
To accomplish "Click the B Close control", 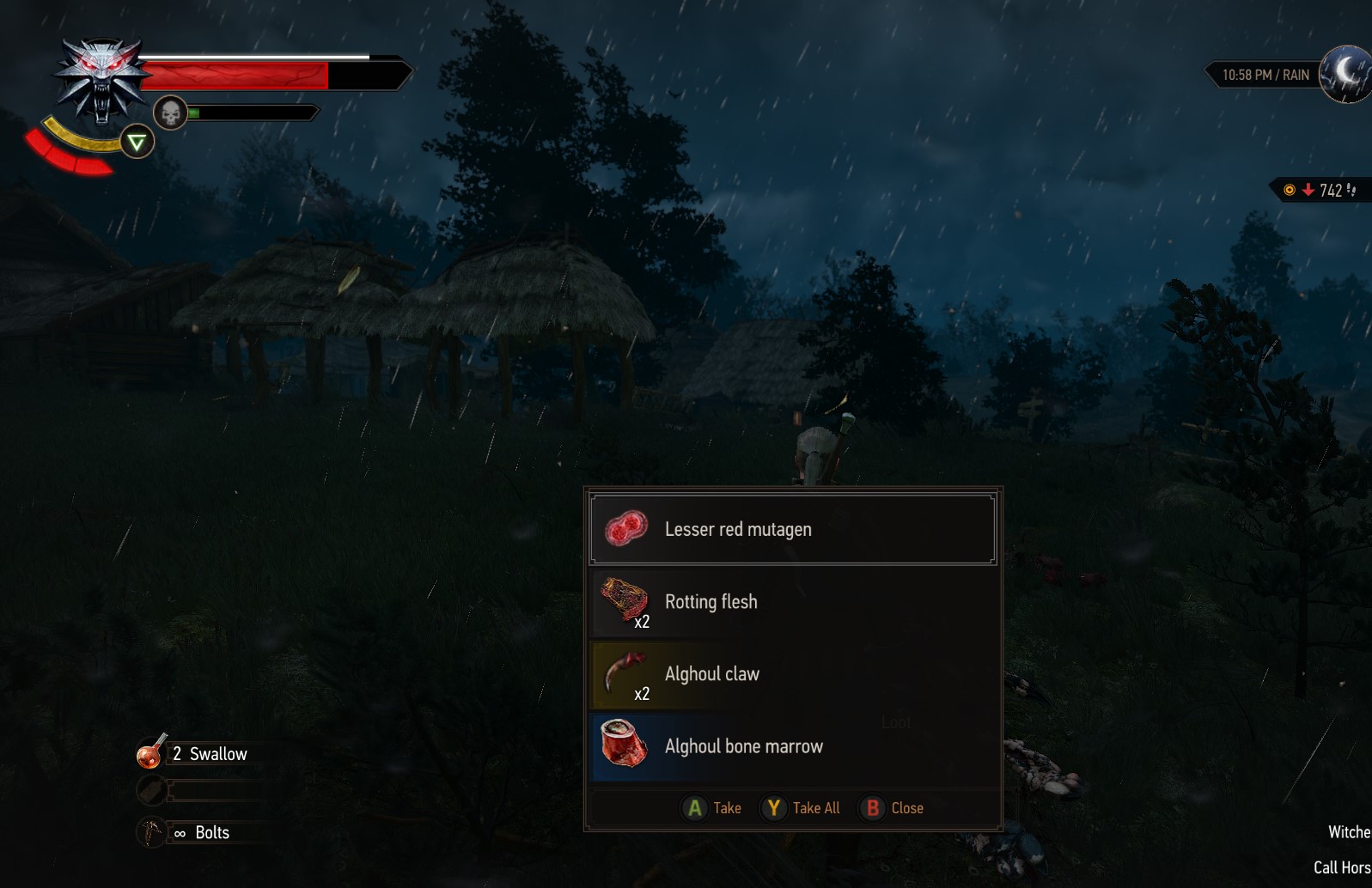I will point(893,807).
